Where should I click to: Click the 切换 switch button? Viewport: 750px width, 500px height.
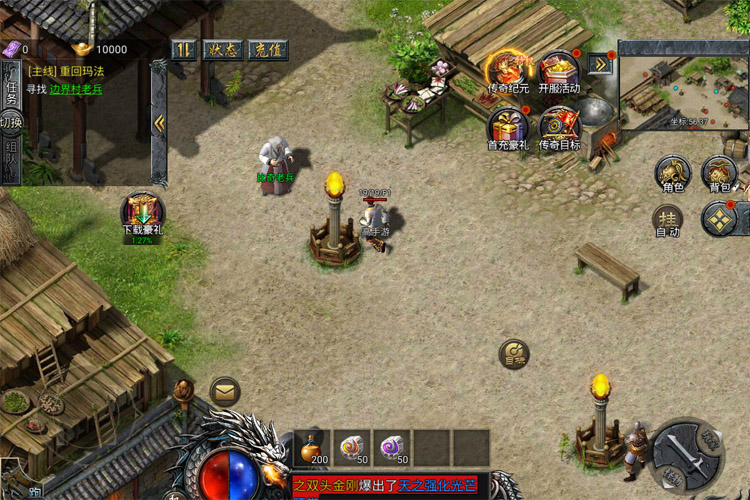point(10,122)
